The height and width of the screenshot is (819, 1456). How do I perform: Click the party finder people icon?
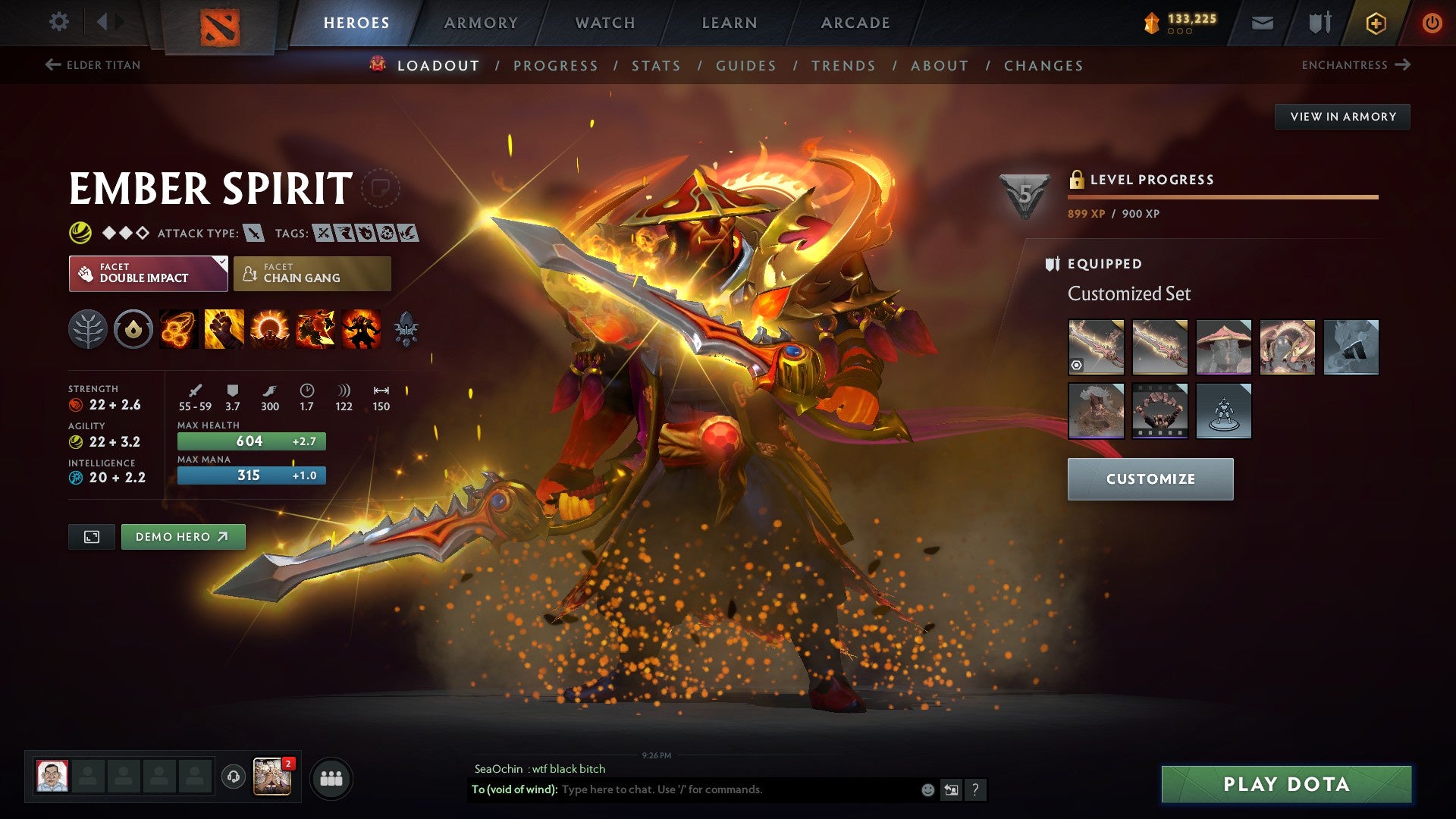tap(331, 777)
